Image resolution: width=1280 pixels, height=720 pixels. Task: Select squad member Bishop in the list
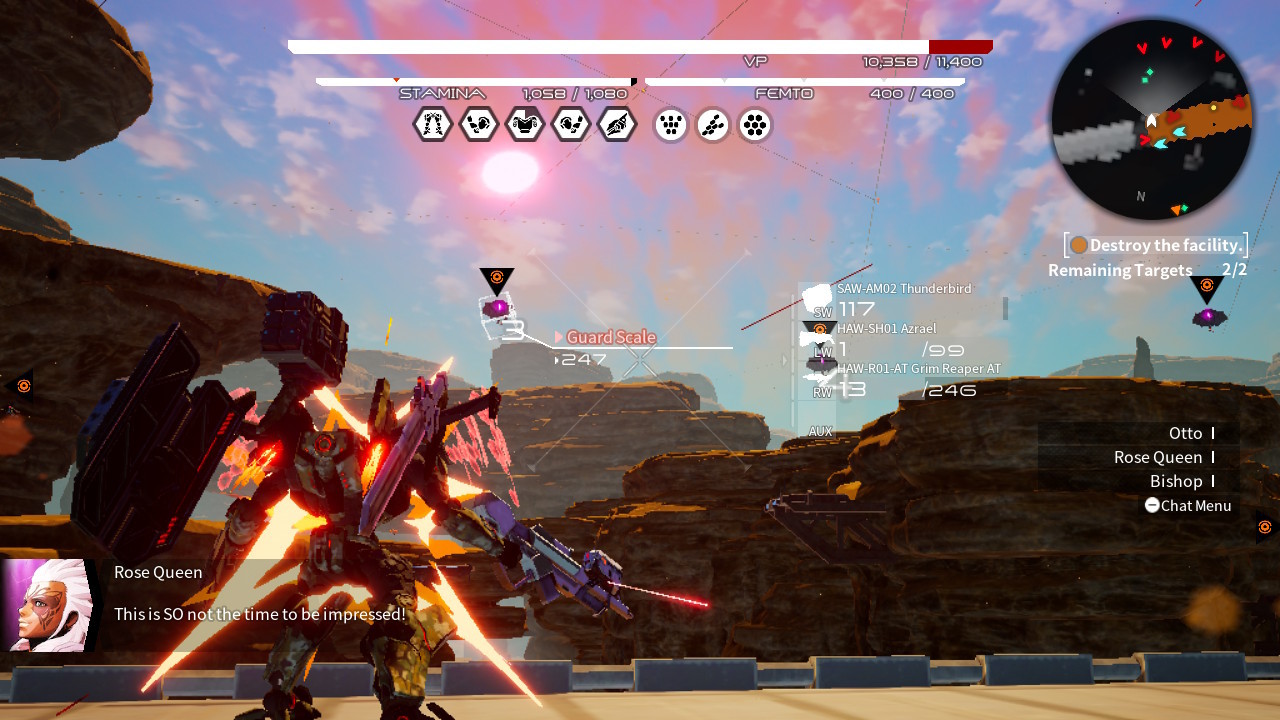point(1176,481)
